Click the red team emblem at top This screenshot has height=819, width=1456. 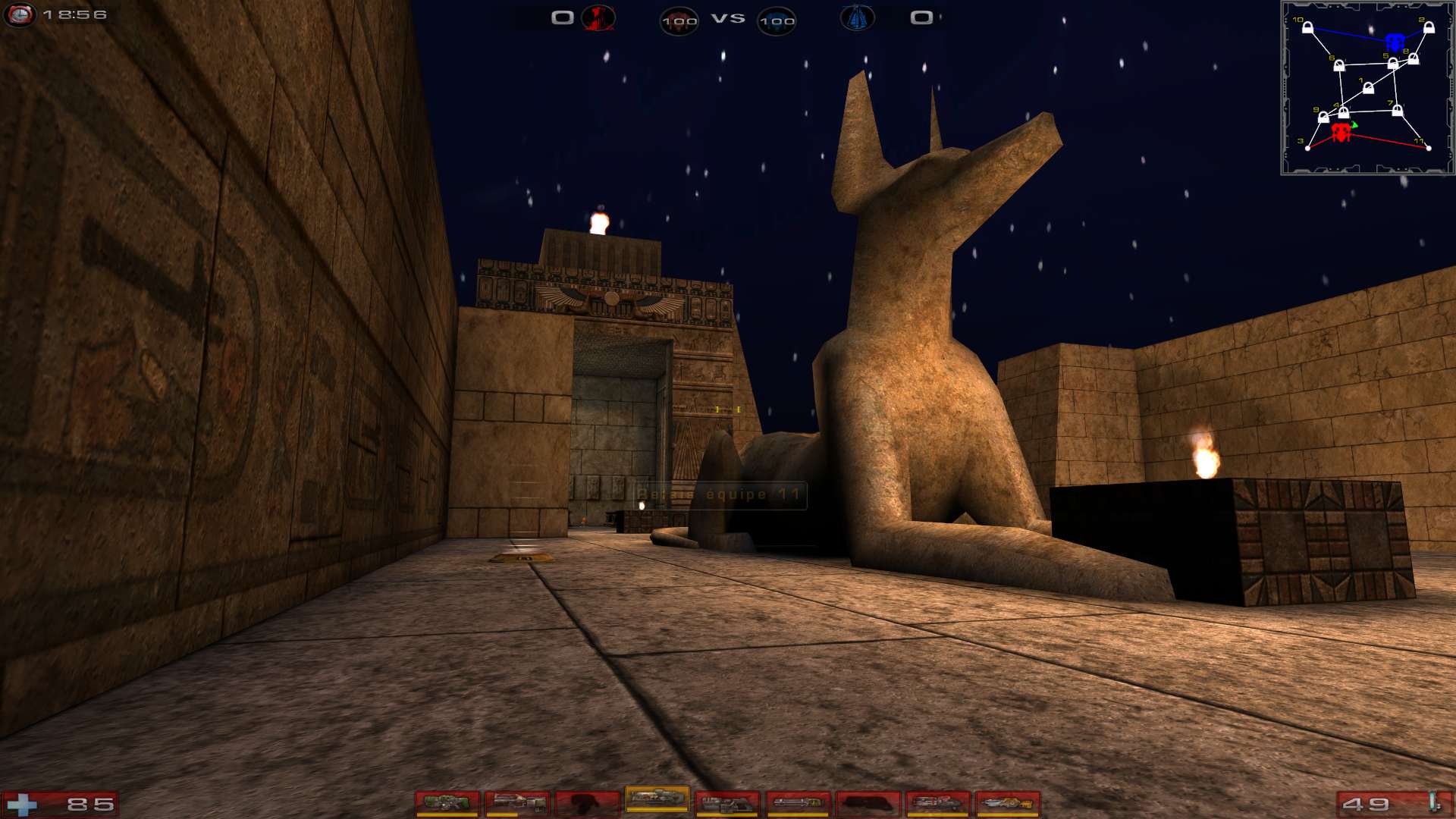tap(598, 17)
